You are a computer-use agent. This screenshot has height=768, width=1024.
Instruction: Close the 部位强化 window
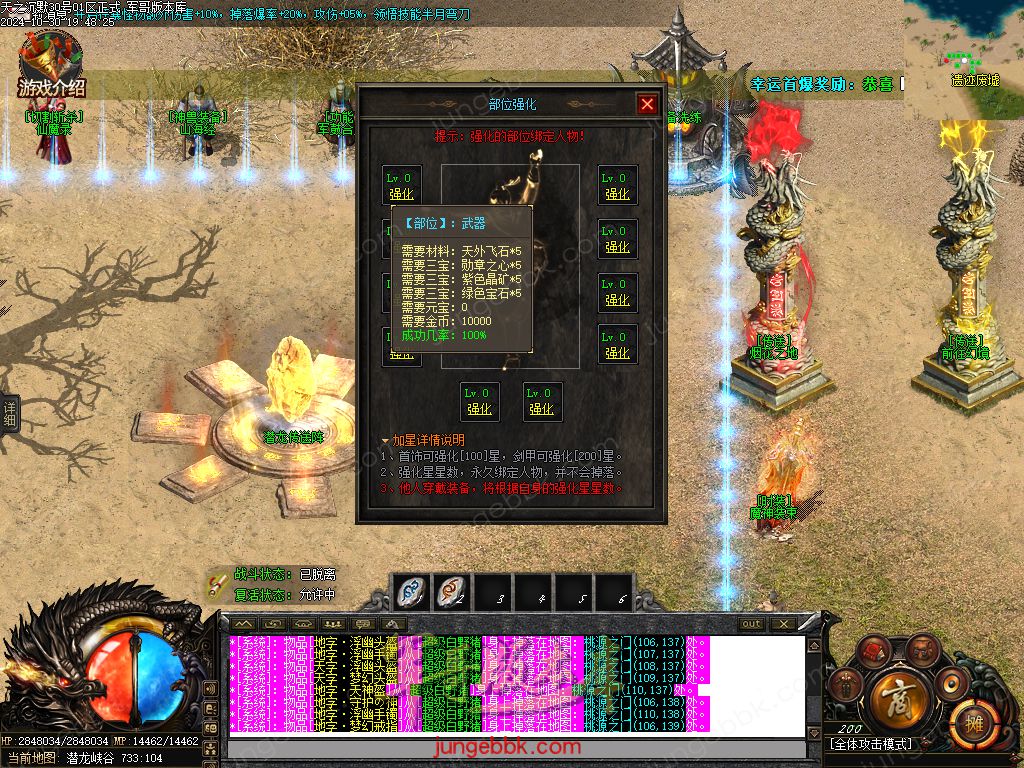[647, 104]
